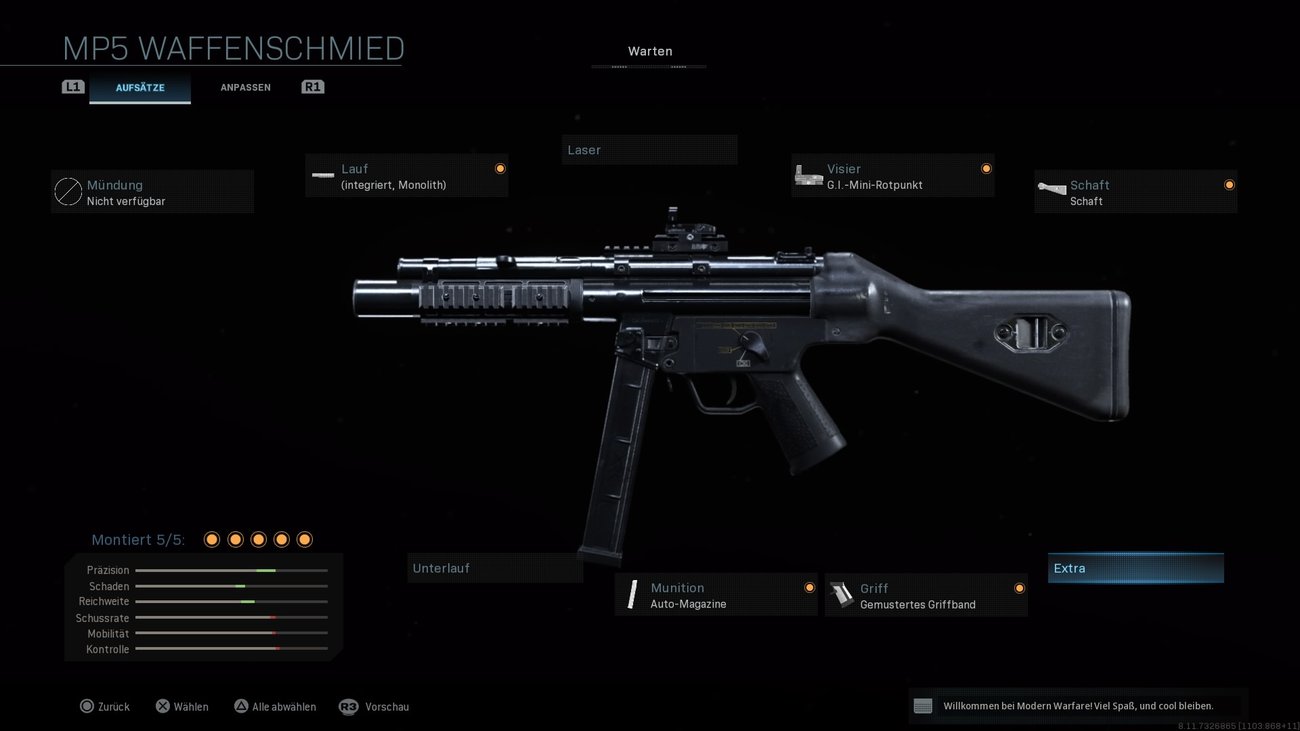Screen dimensions: 1300x731
Task: Click the Gemustertes Griffband grip icon
Action: (843, 594)
